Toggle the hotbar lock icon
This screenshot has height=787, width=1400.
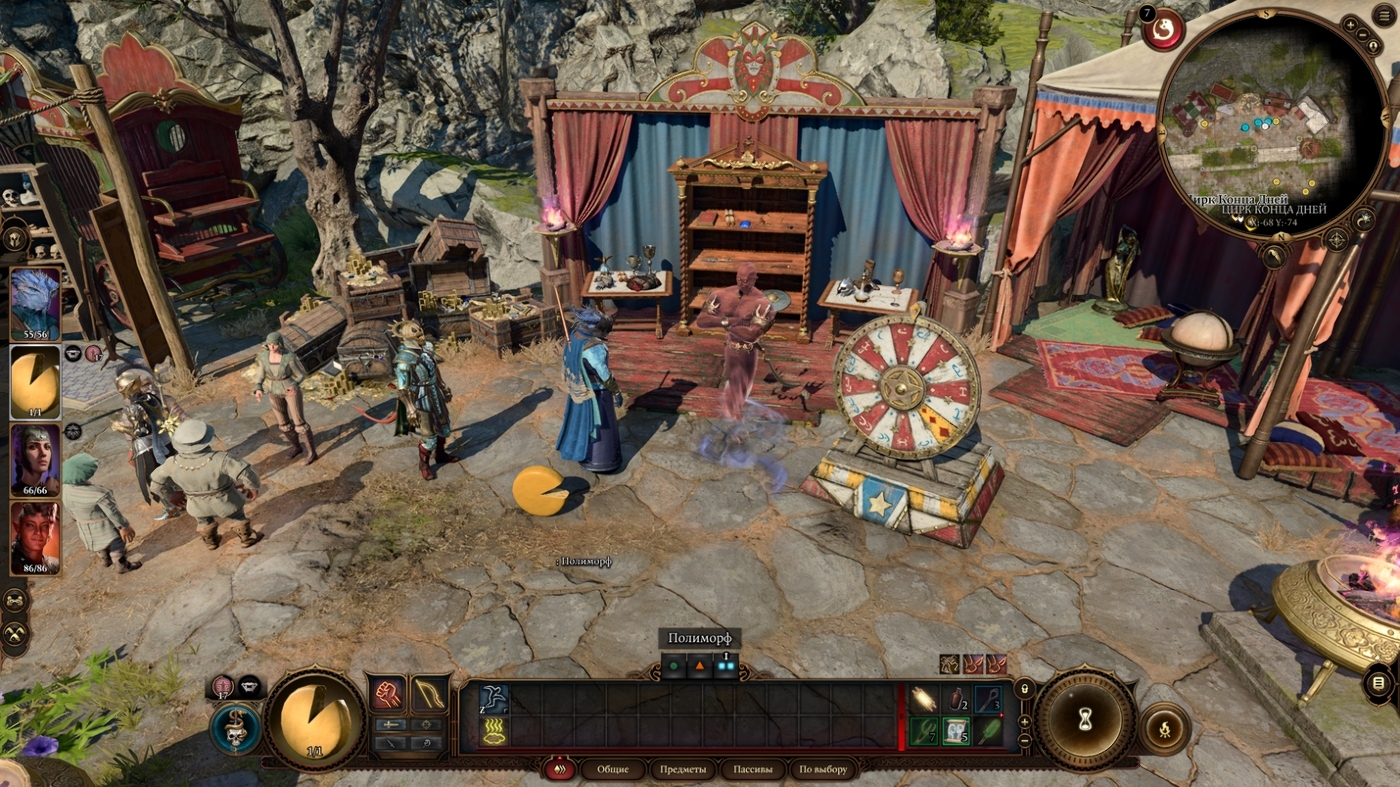pos(1024,688)
